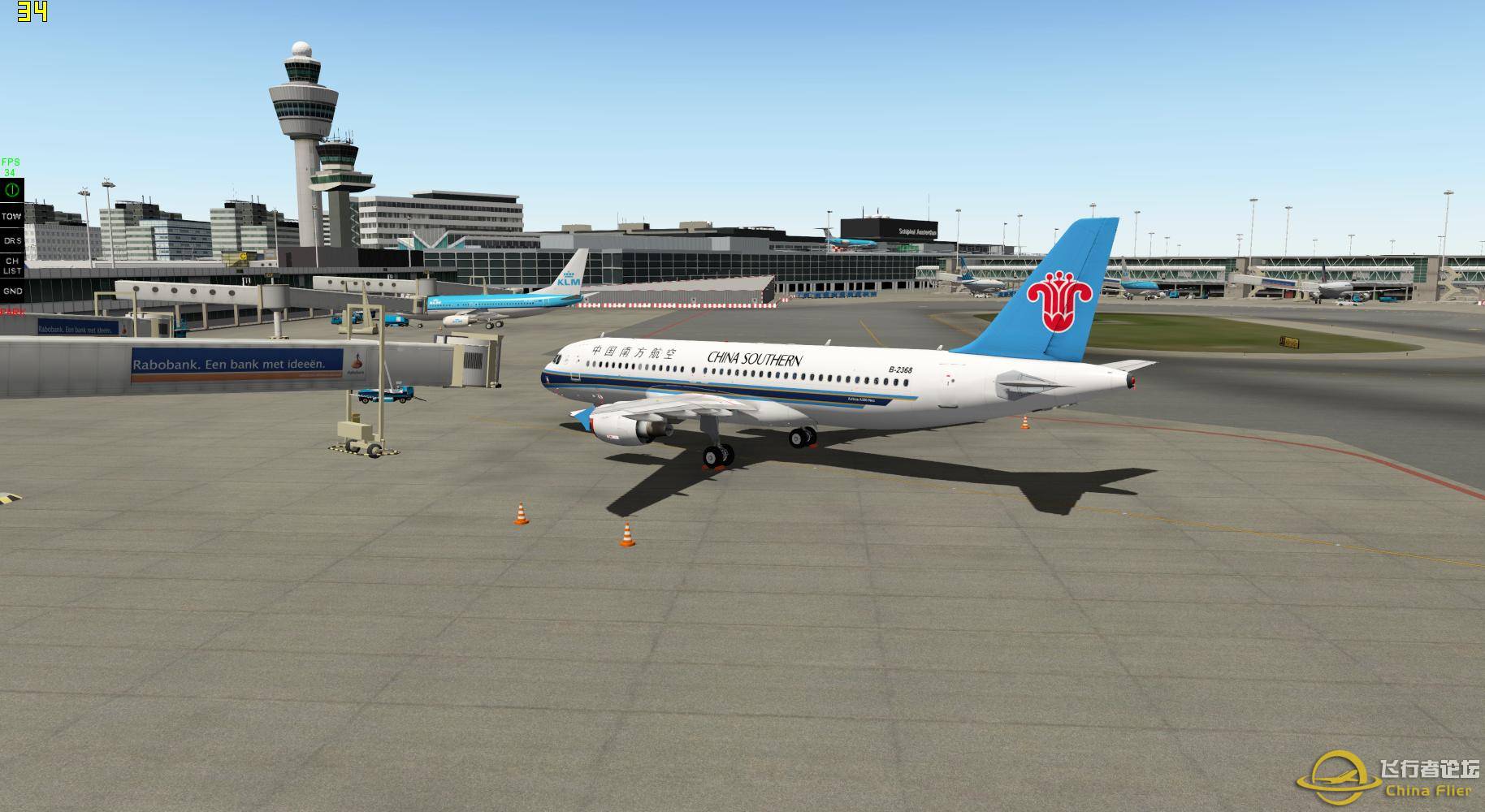
Task: Select the TOW pushback option
Action: 11,216
